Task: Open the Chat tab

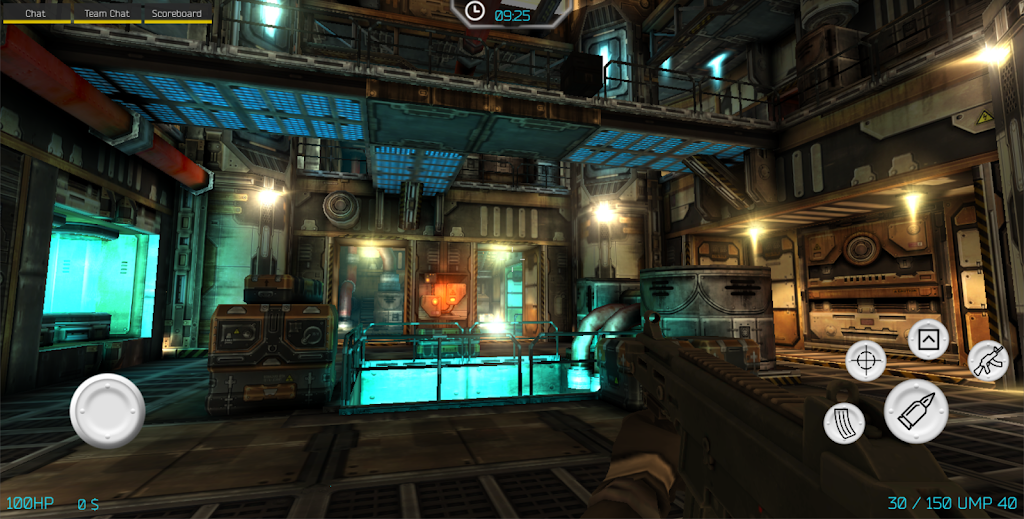Action: 35,14
